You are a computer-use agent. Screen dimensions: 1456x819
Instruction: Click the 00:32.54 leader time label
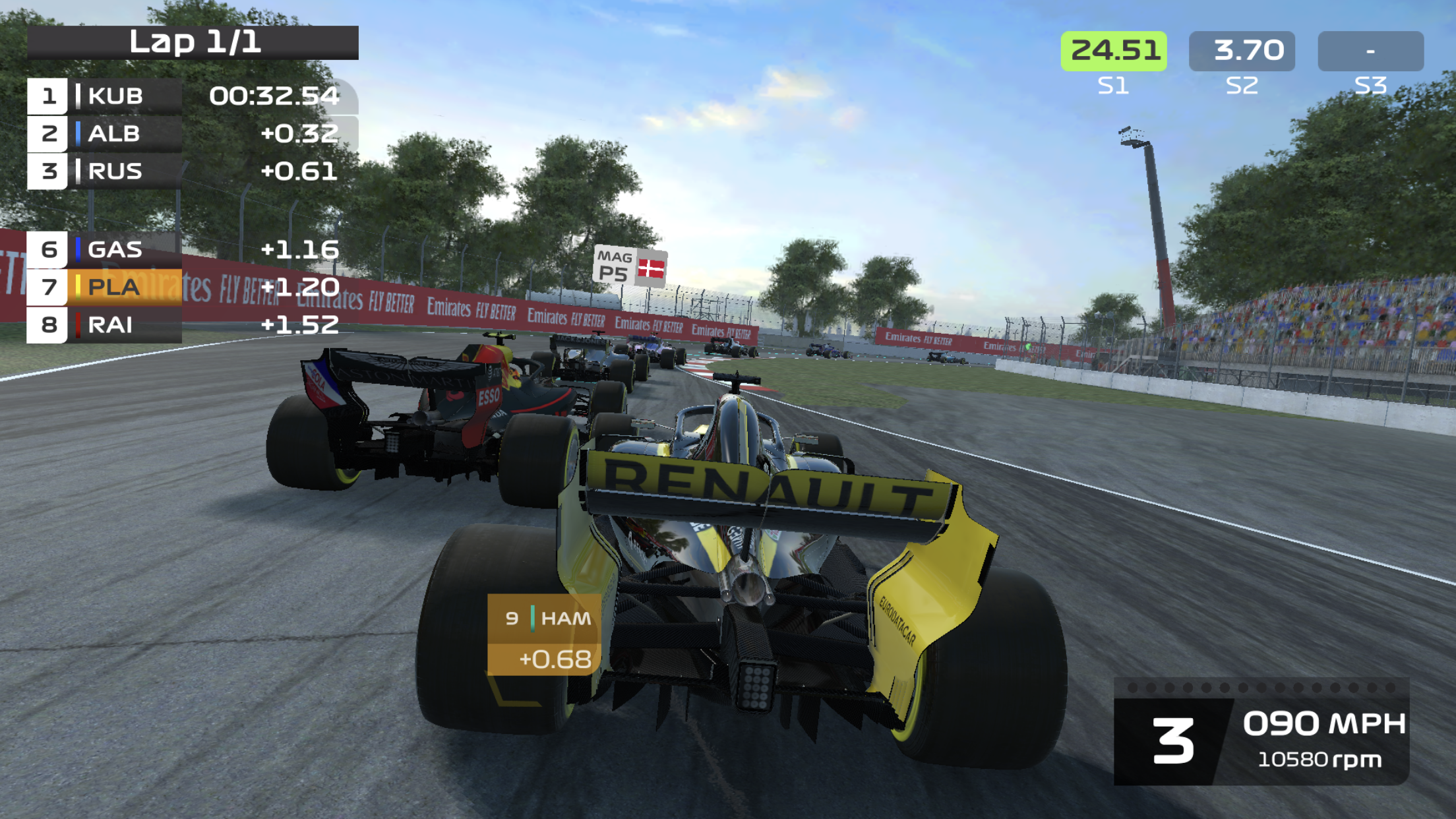point(274,96)
